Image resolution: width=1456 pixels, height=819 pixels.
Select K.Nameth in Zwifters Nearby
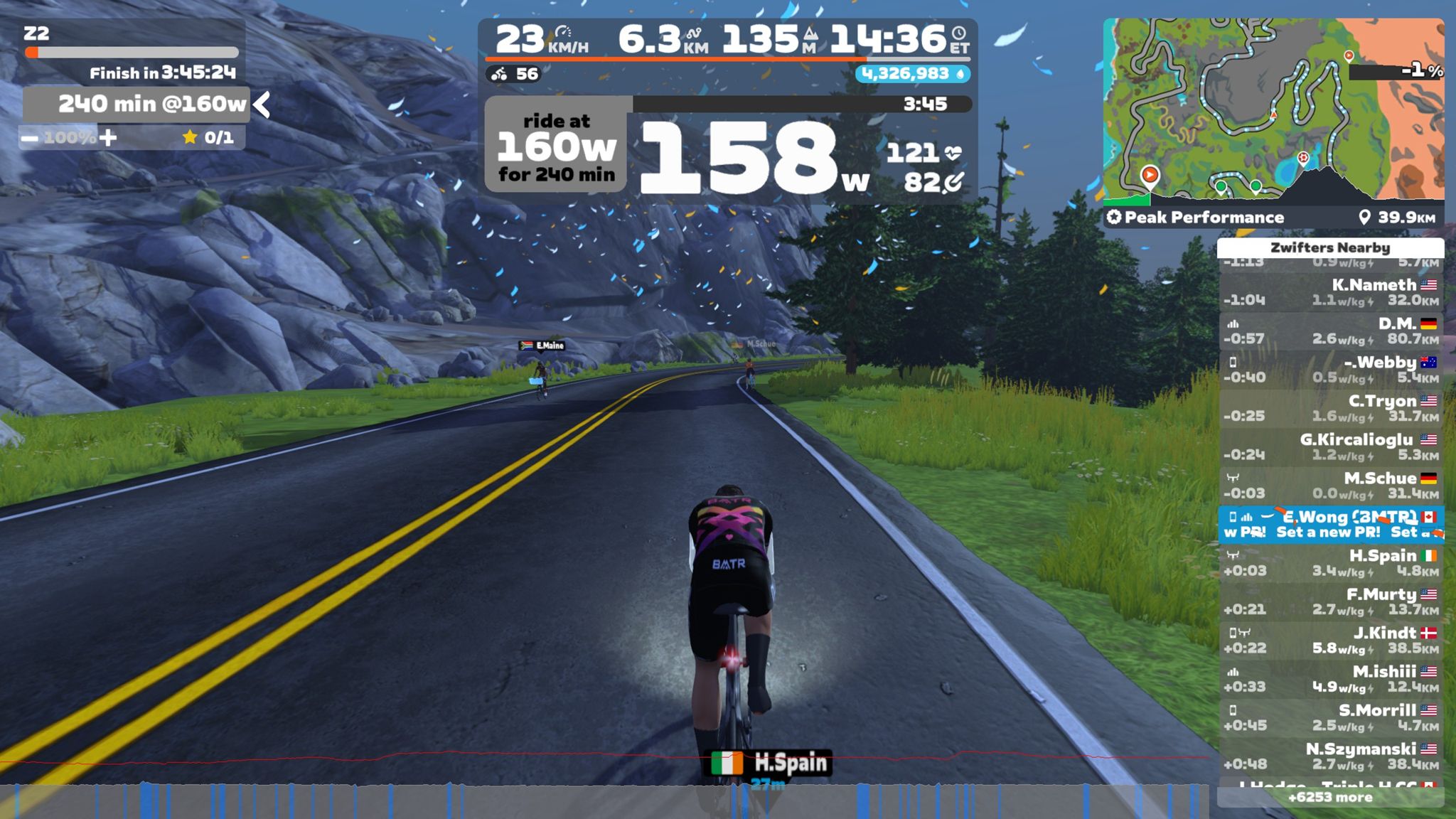point(1331,292)
